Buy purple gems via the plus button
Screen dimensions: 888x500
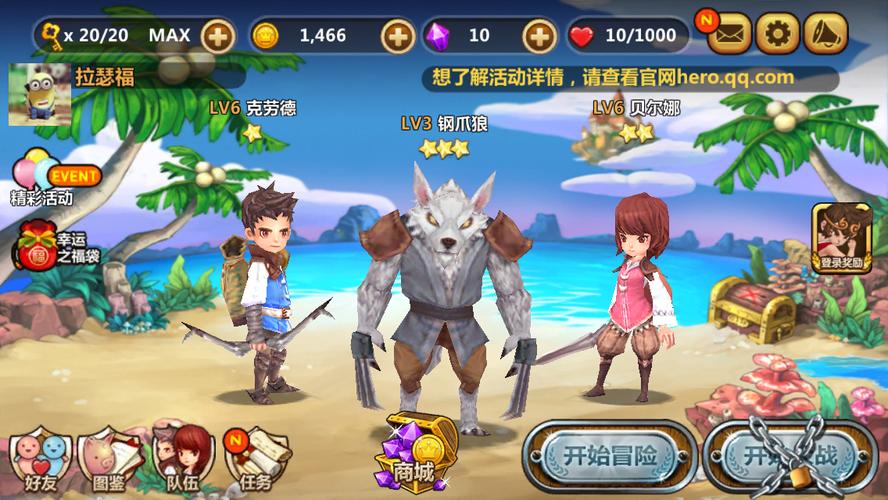point(540,36)
